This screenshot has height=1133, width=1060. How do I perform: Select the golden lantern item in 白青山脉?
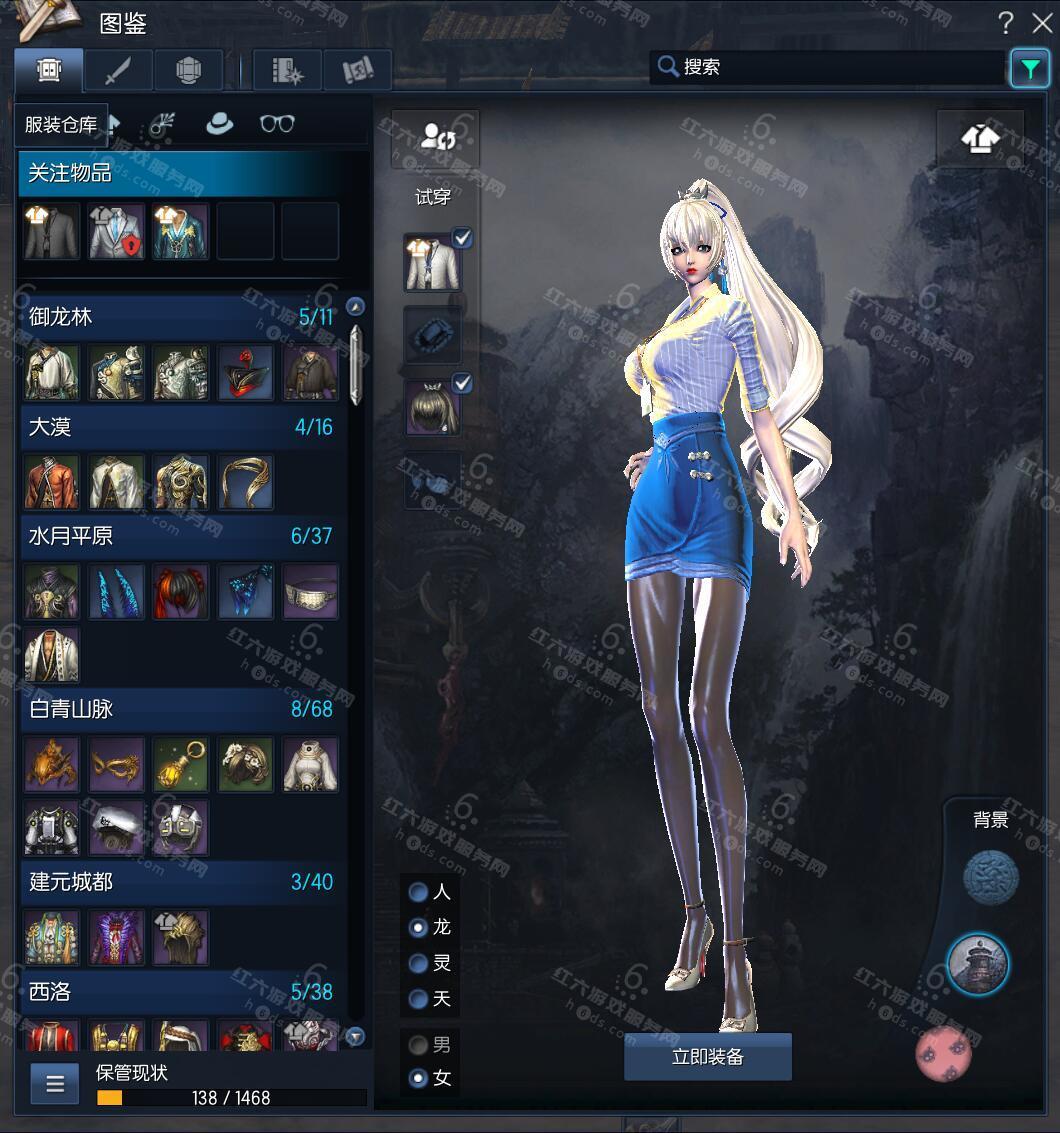[180, 765]
